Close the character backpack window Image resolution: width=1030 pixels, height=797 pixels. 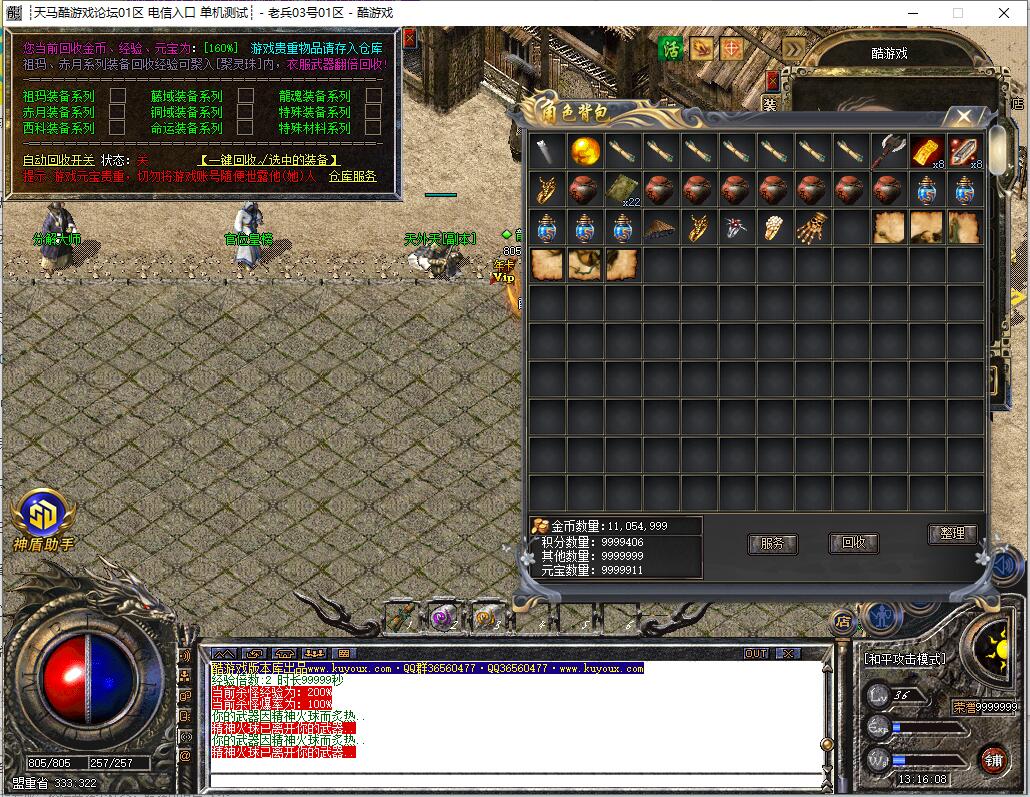964,116
